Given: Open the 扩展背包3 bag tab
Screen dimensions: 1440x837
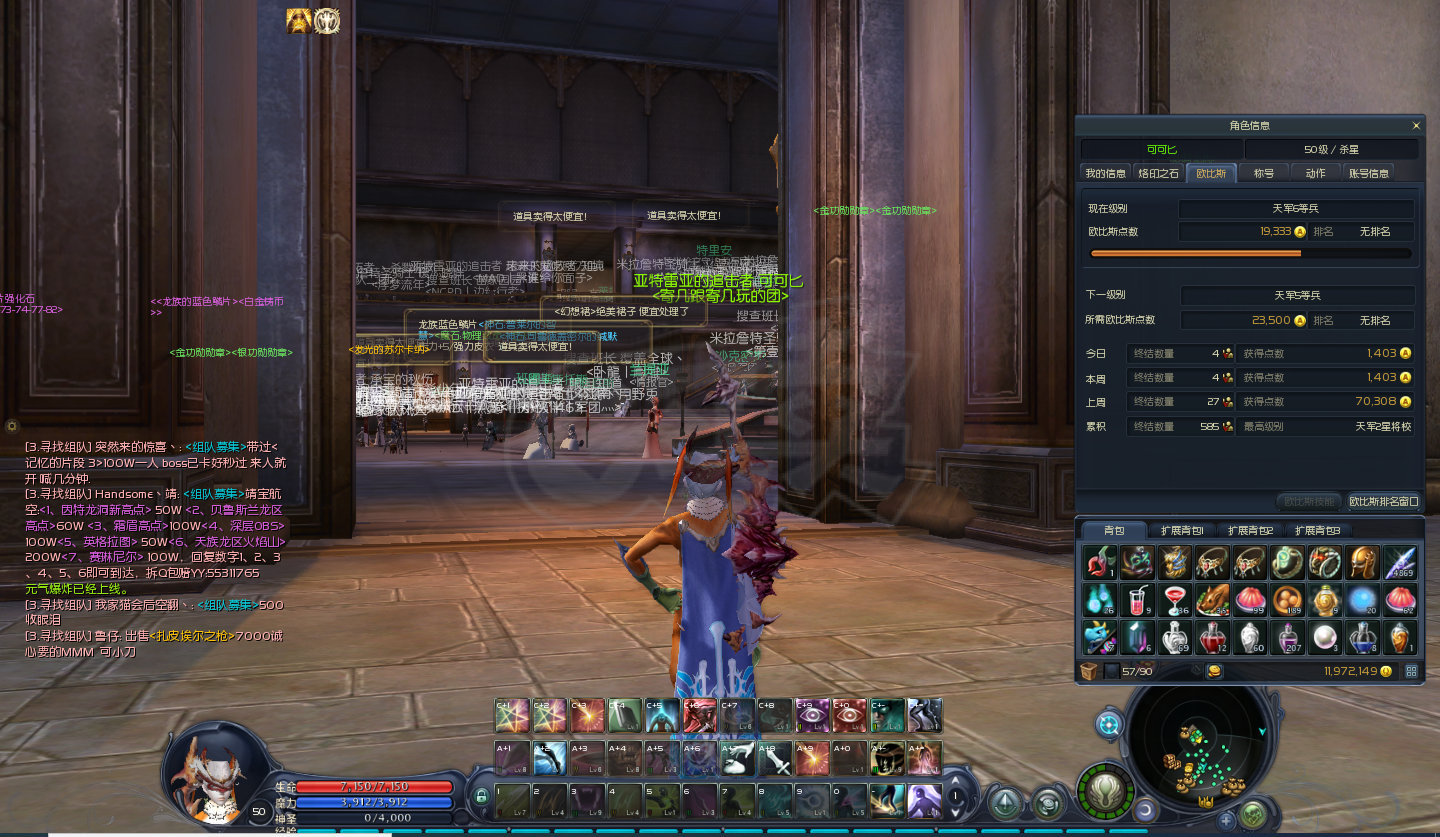Looking at the screenshot, I should (x=1317, y=530).
